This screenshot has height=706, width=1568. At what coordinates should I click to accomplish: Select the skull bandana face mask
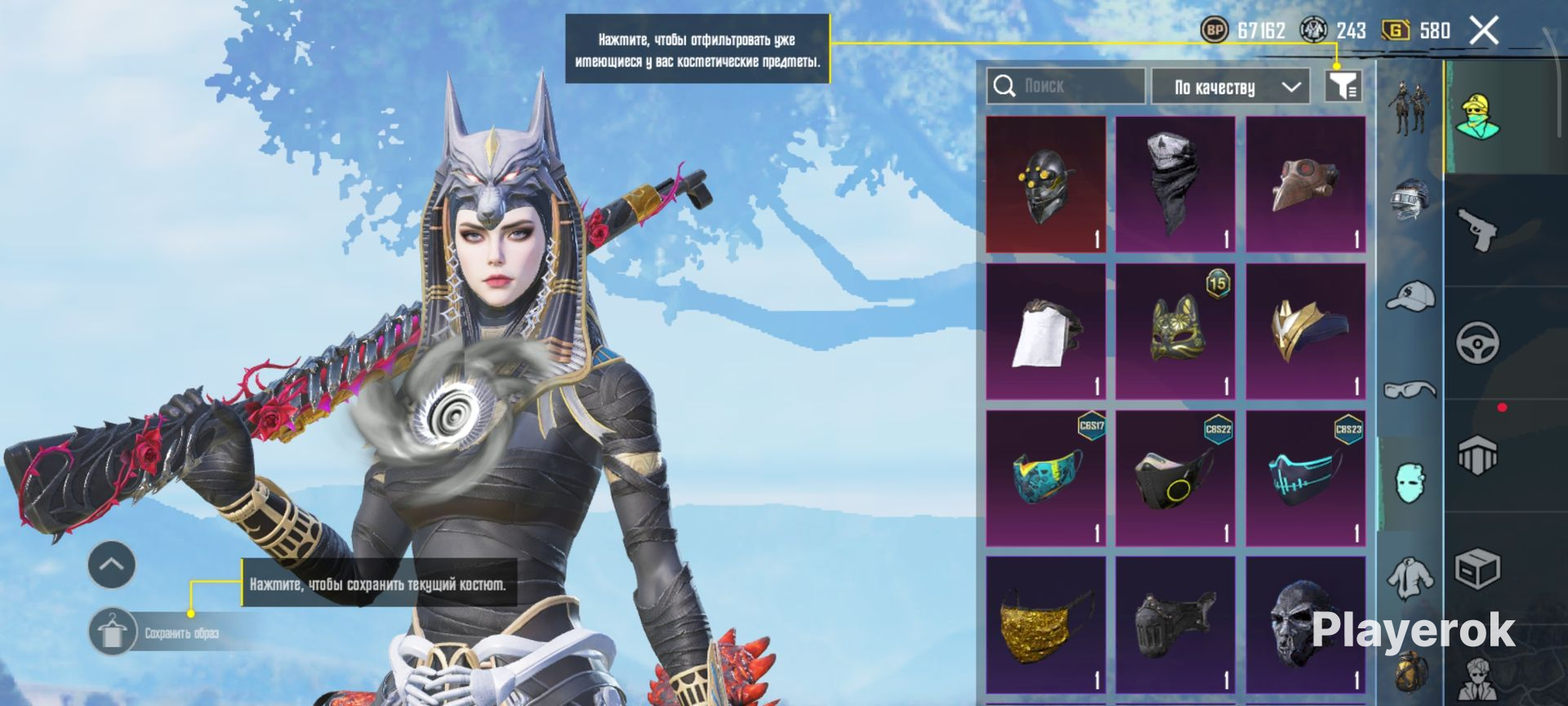click(1175, 185)
